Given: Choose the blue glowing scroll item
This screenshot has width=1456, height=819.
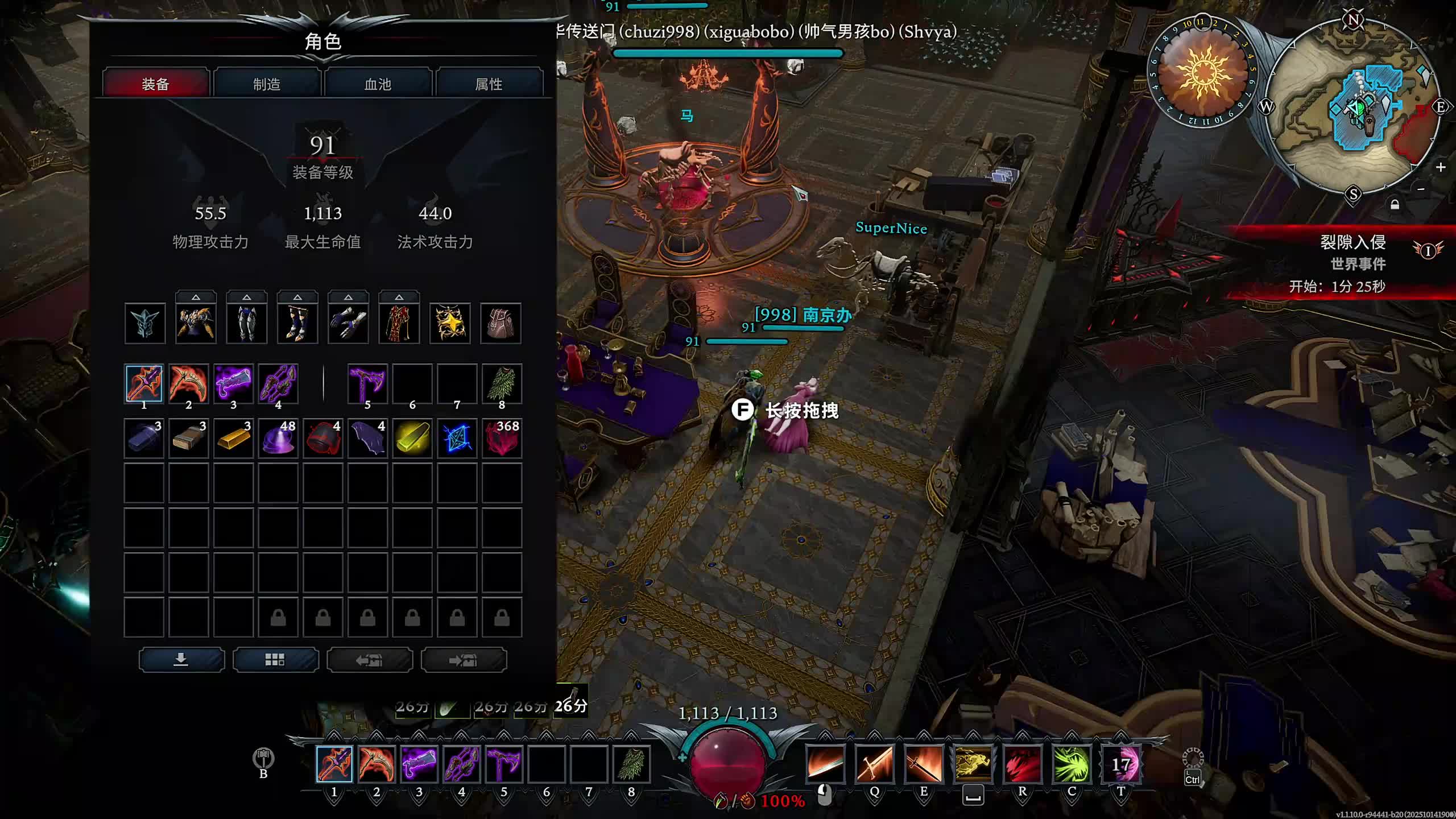Looking at the screenshot, I should click(x=457, y=439).
